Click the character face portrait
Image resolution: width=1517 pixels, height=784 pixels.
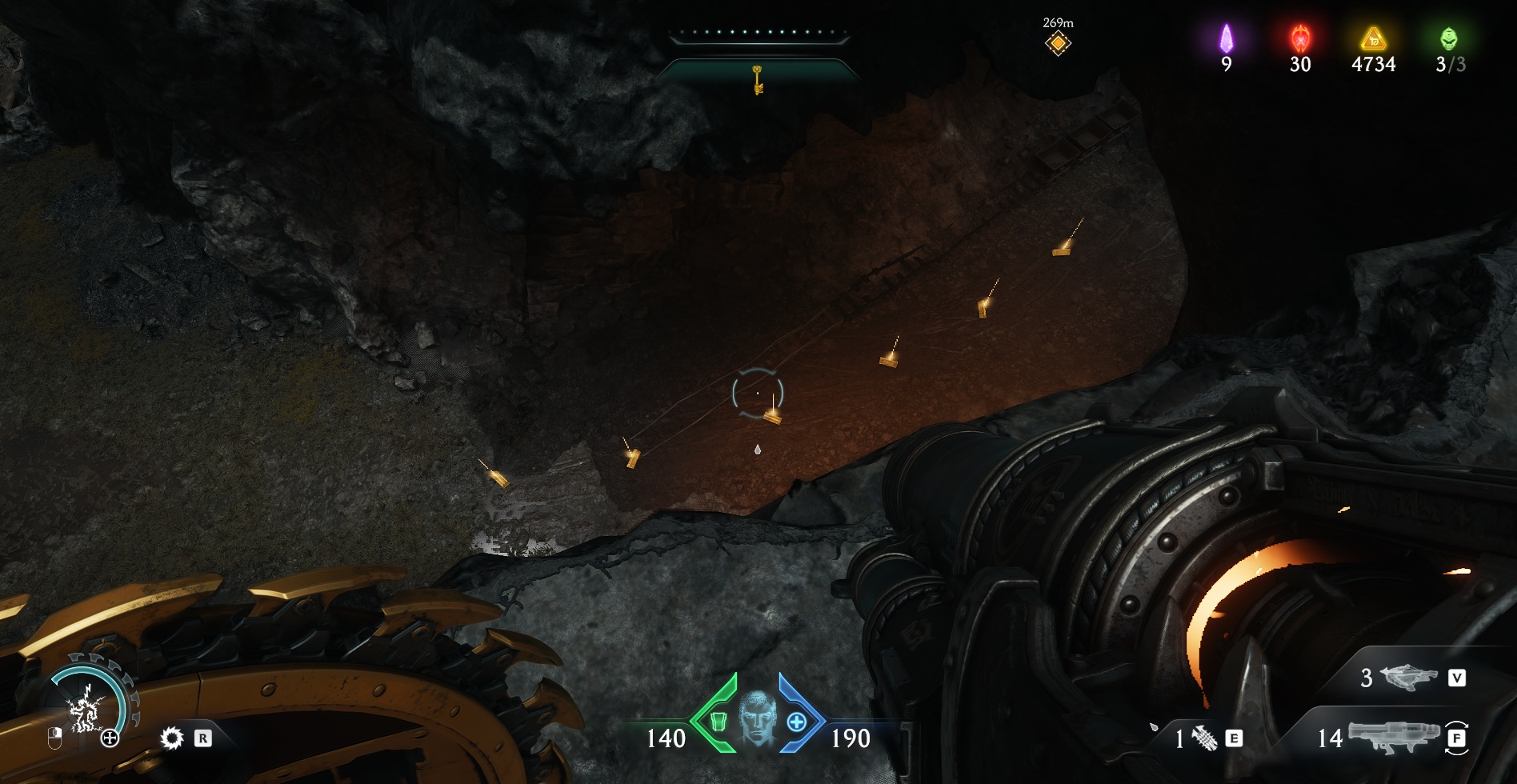(x=757, y=718)
